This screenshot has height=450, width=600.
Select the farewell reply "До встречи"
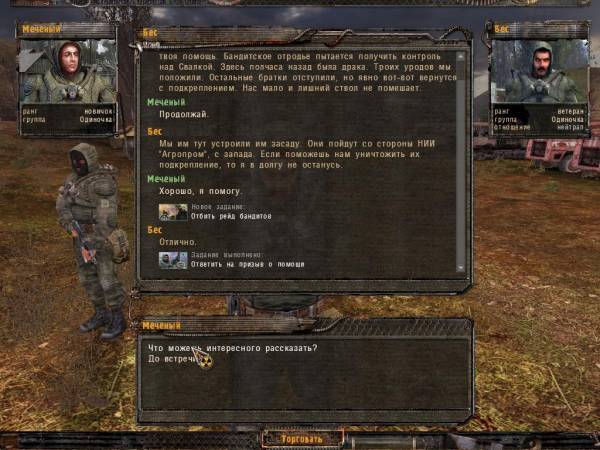(172, 359)
